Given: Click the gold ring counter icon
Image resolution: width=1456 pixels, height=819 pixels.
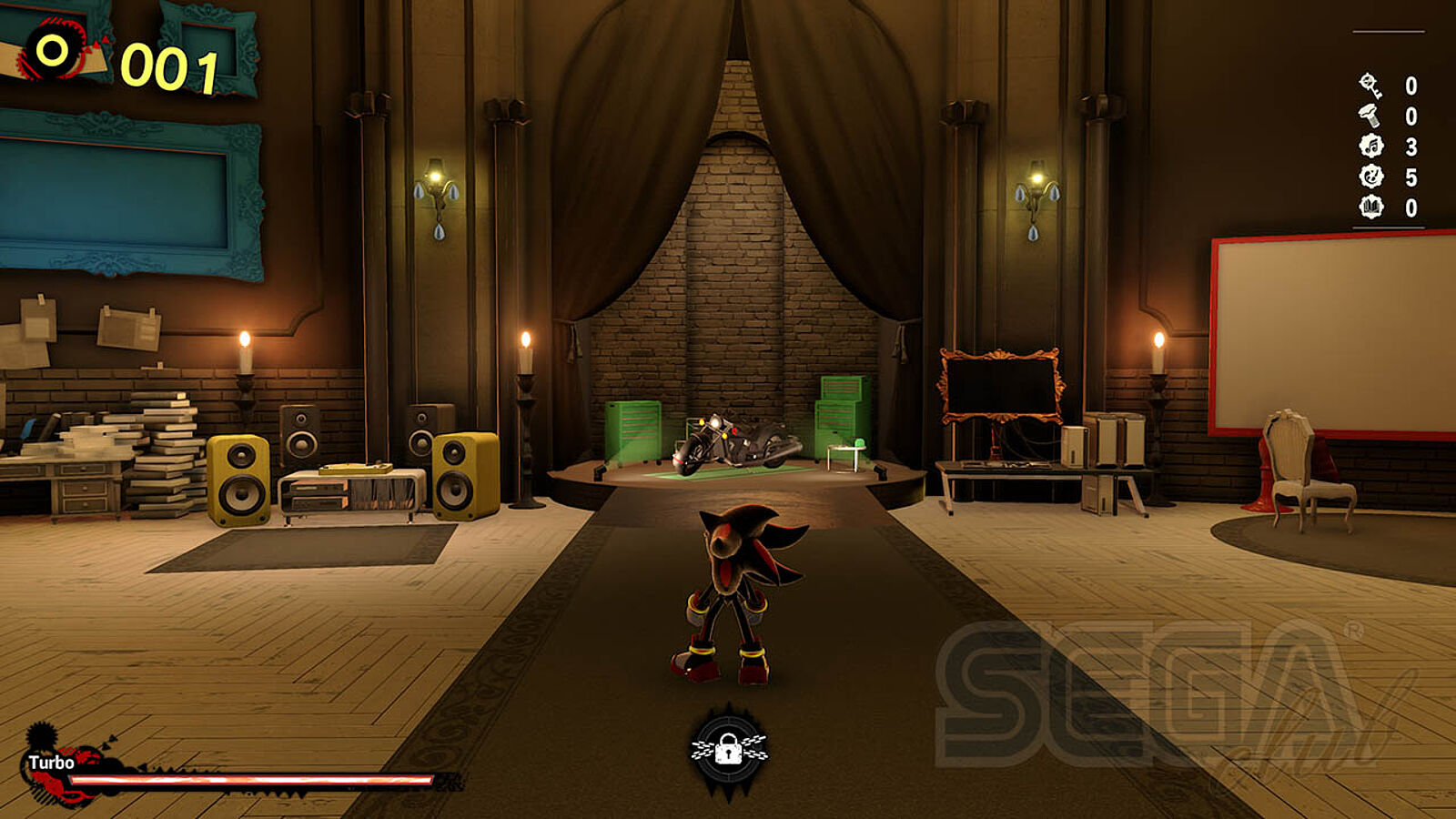Looking at the screenshot, I should pos(54,51).
